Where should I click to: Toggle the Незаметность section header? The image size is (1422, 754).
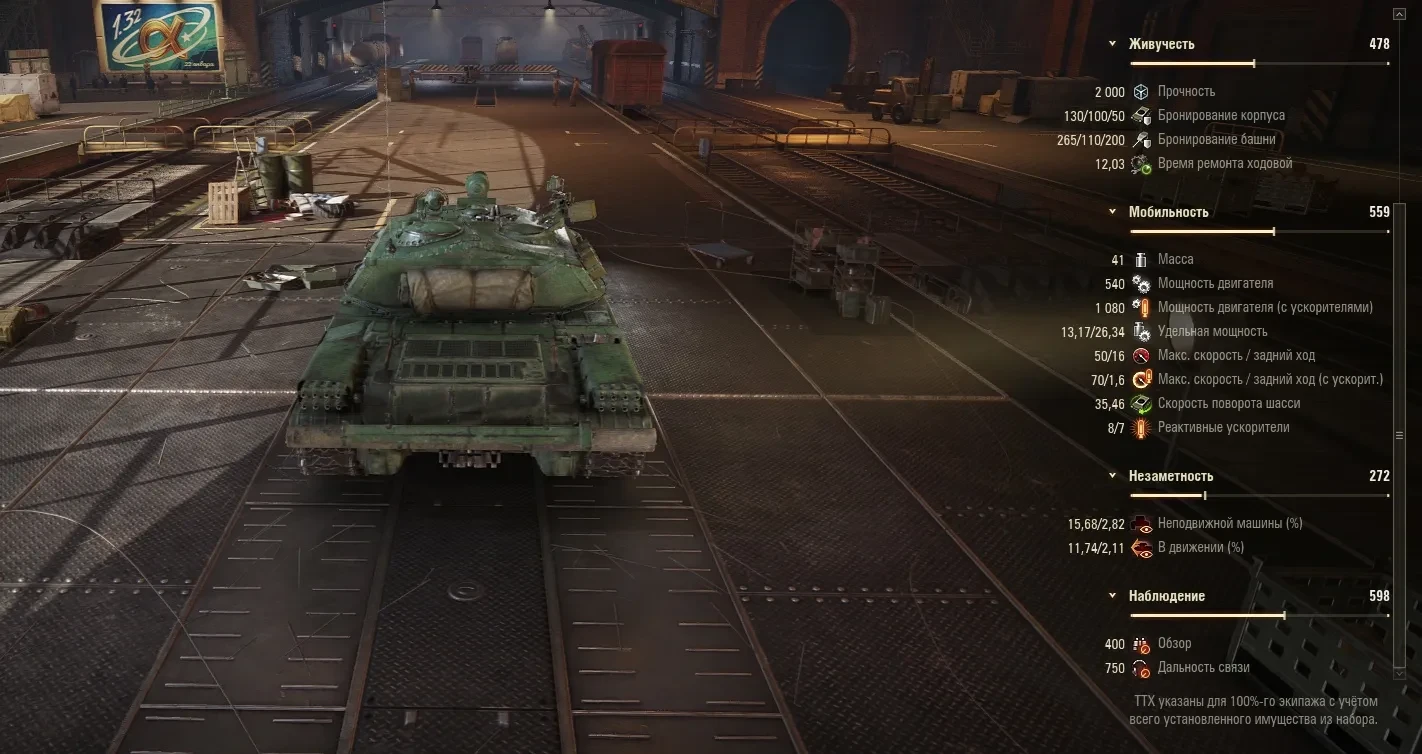(x=1113, y=476)
